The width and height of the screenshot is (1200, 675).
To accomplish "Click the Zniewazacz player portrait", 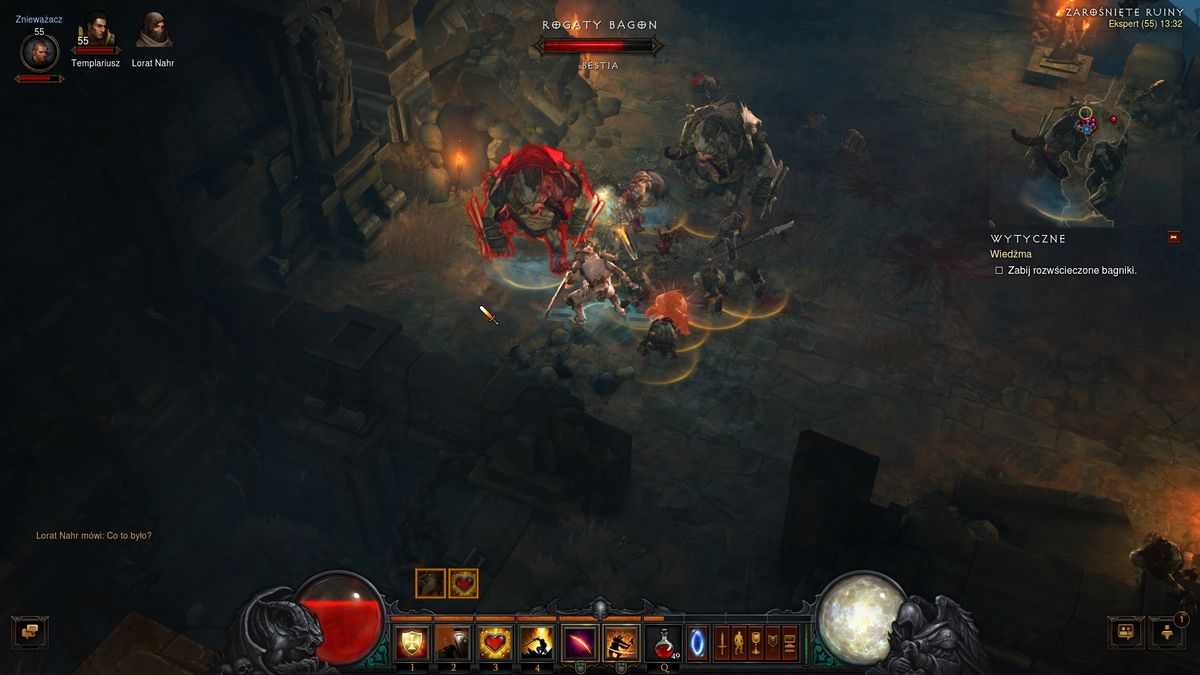I will (x=39, y=52).
